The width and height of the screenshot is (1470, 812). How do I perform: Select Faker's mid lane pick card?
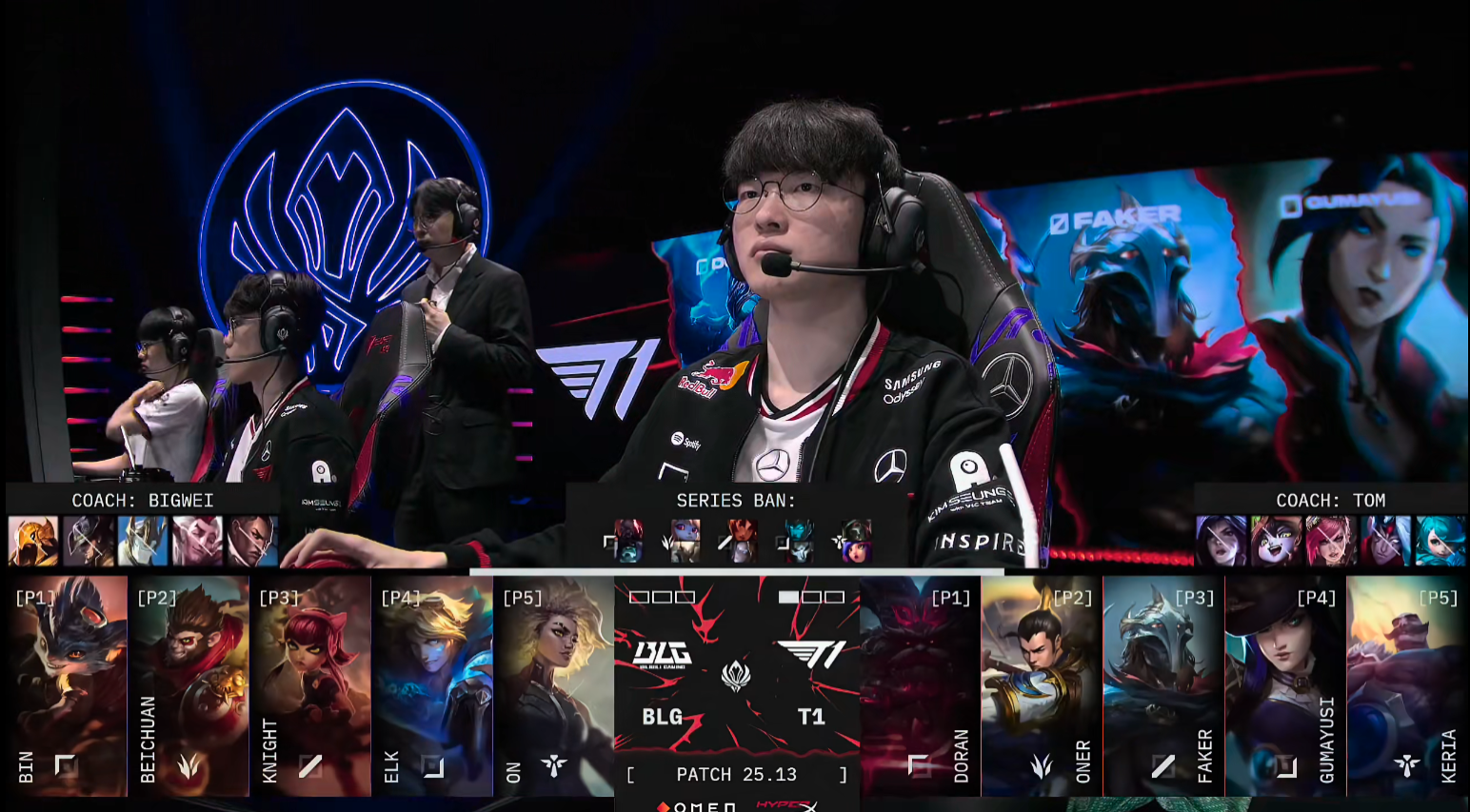coord(1163,685)
